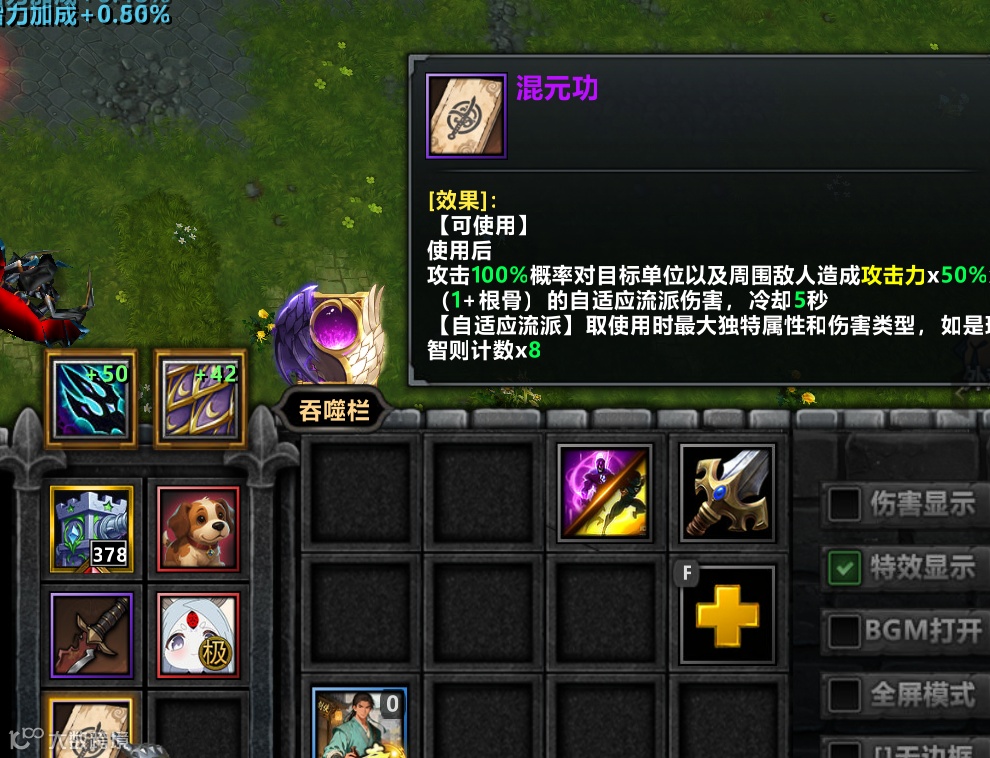Click the yellow plus slot
Screen dimensions: 990x758
[x=727, y=615]
